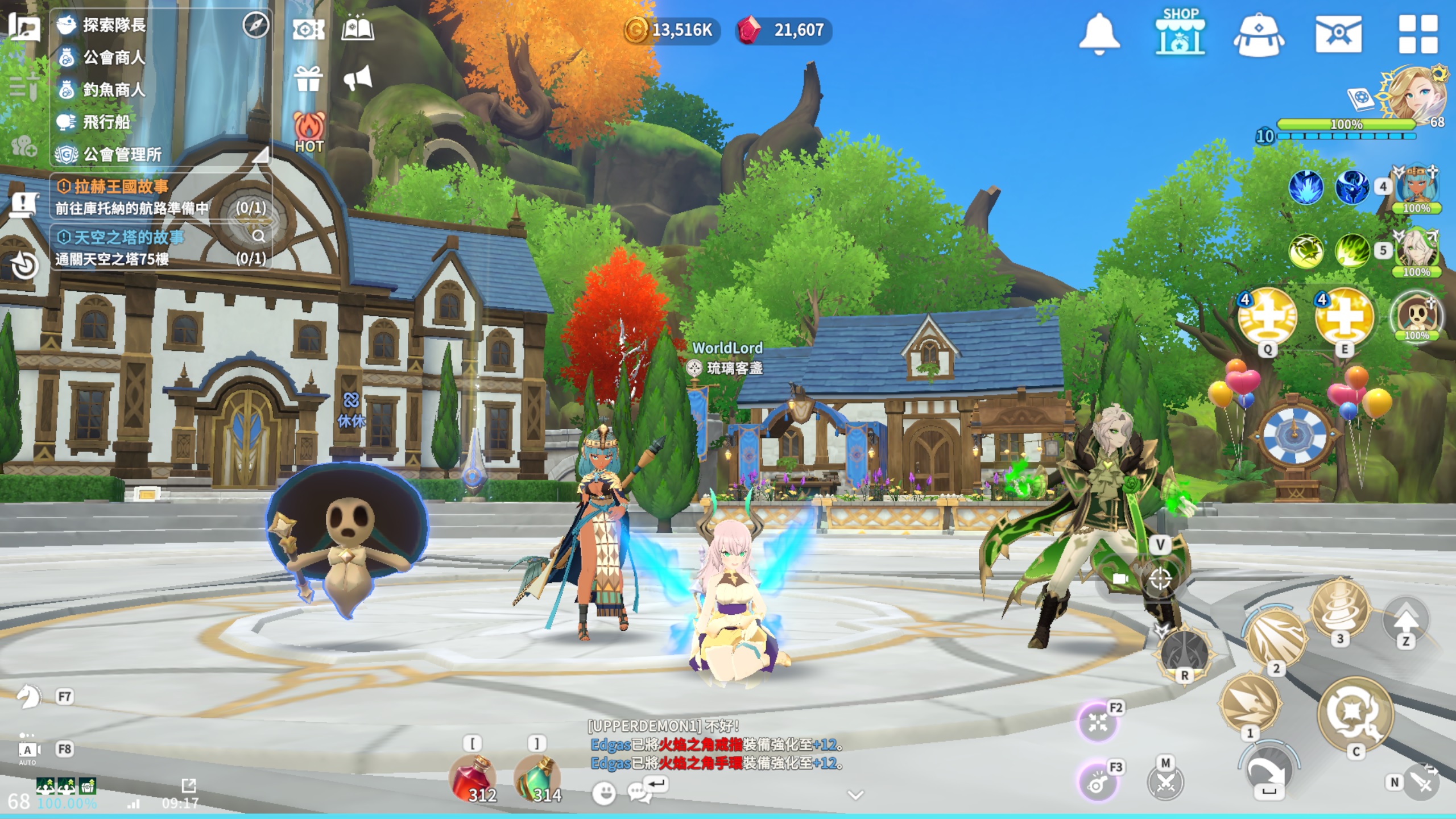Viewport: 1456px width, 819px height.
Task: Check the mailbox envelope icon
Action: click(x=1338, y=34)
